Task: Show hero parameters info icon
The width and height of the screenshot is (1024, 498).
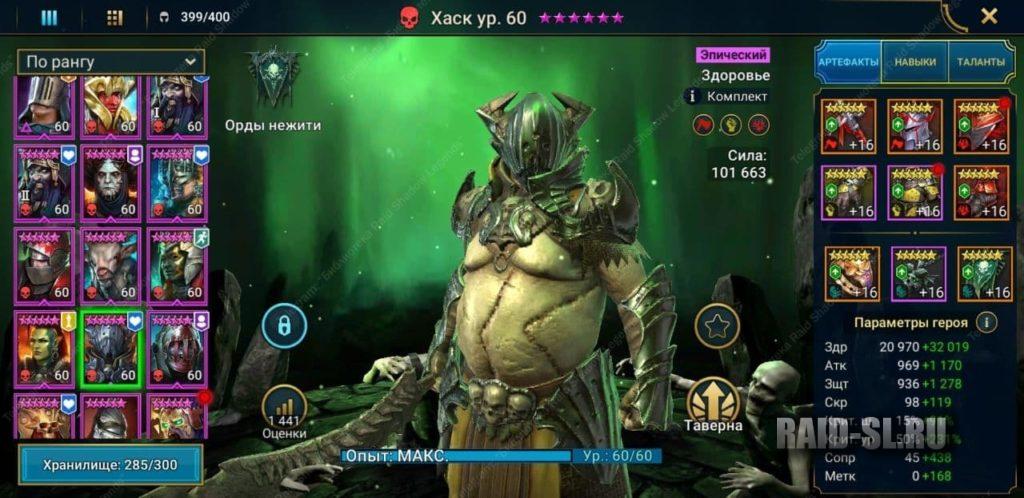Action: pos(986,323)
